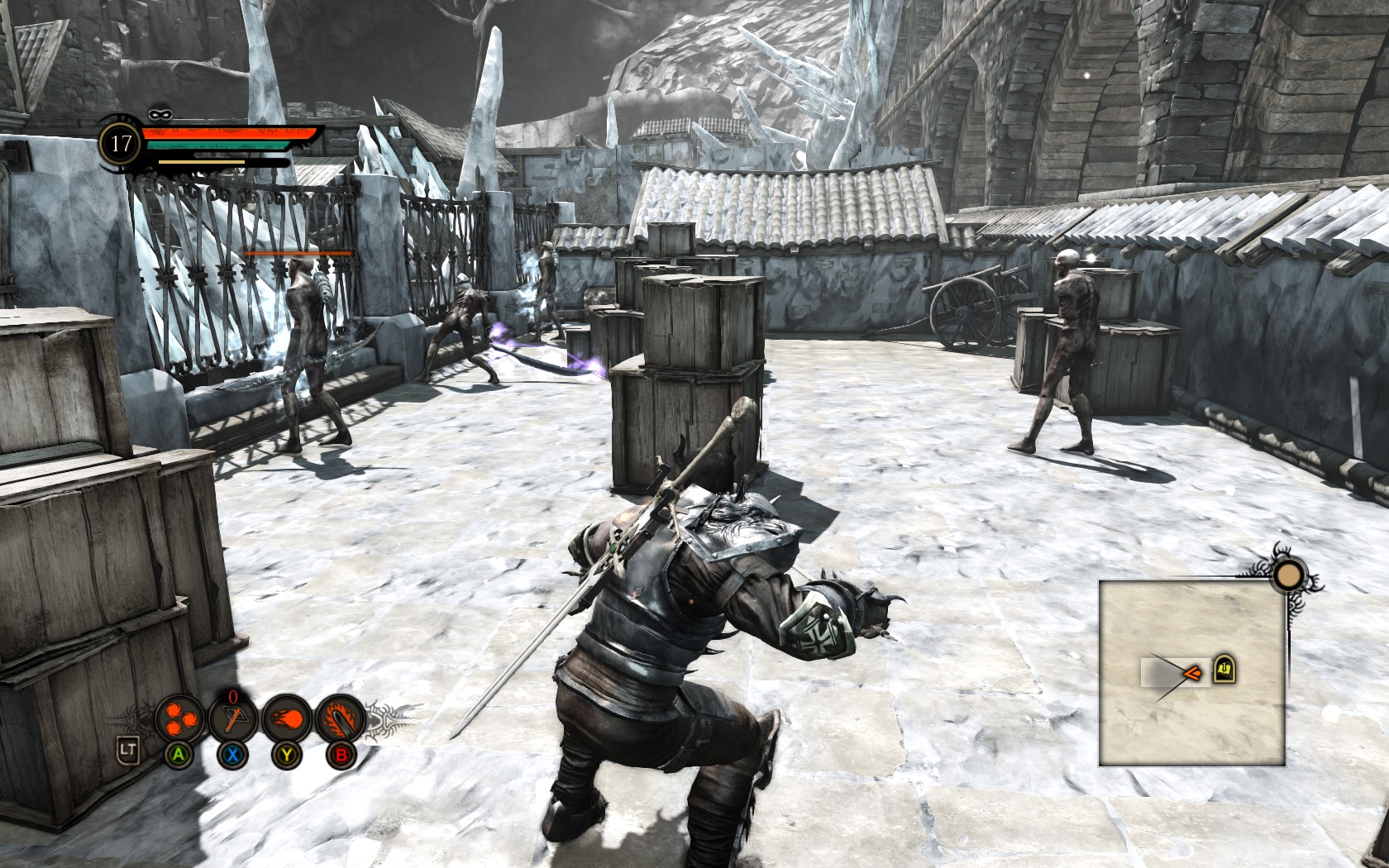The height and width of the screenshot is (868, 1389).
Task: Cast the fireball spell icon
Action: (286, 718)
